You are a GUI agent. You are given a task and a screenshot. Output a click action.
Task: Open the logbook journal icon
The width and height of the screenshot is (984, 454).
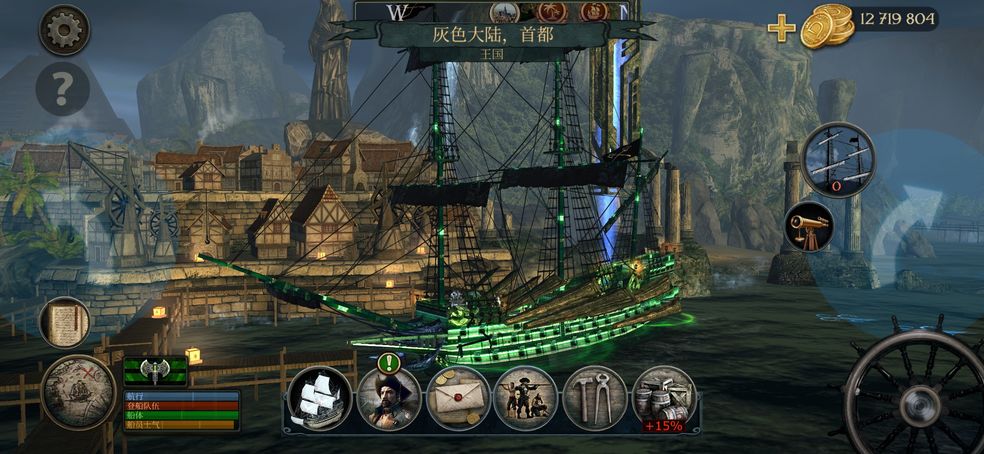tap(65, 323)
